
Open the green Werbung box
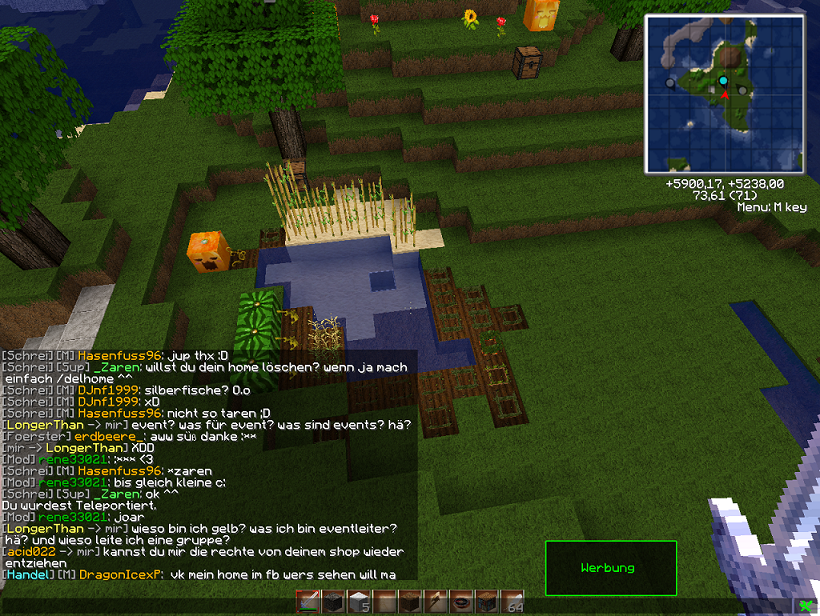point(610,568)
